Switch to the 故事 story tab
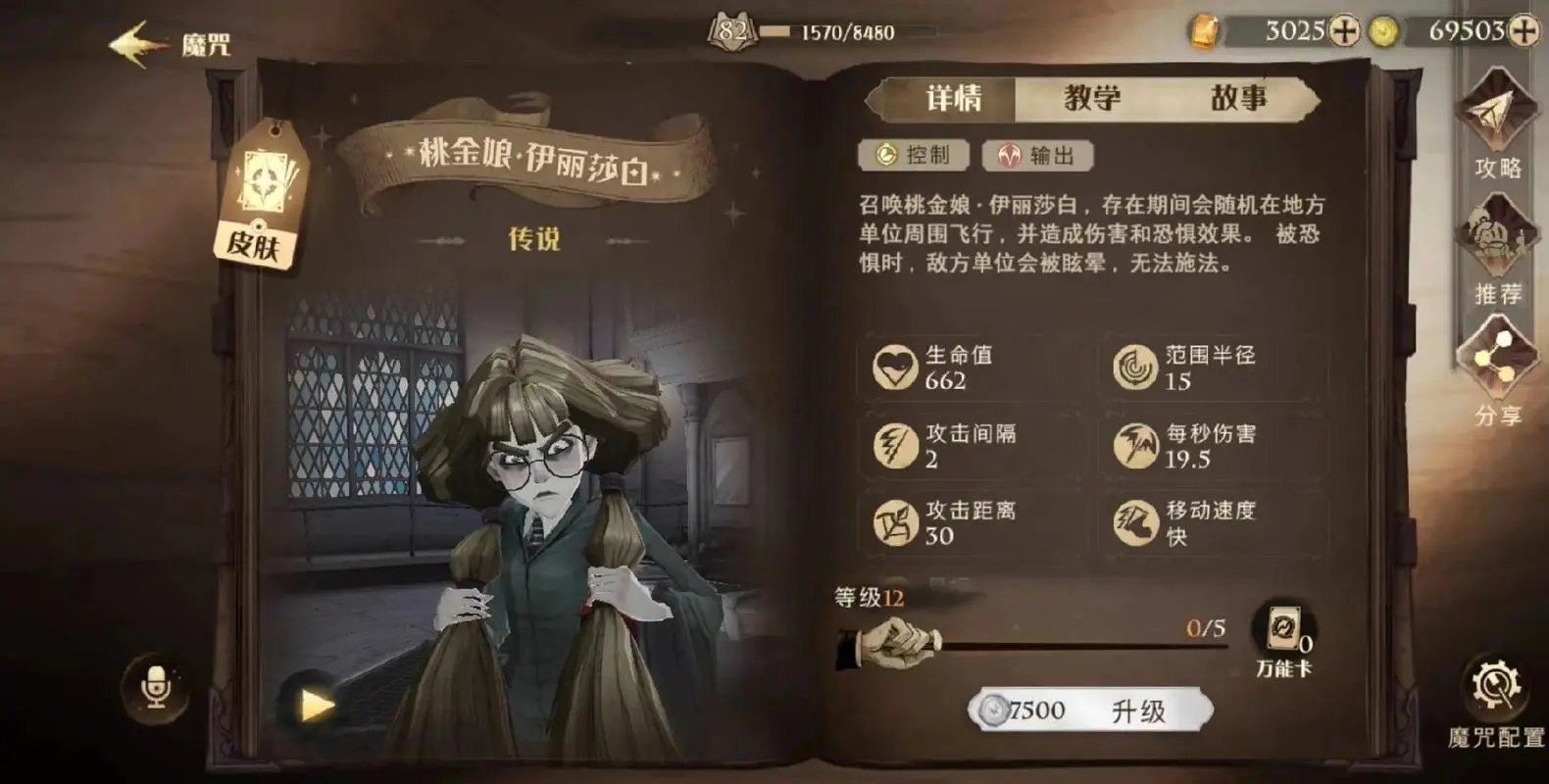Viewport: 1549px width, 784px height. 1242,98
